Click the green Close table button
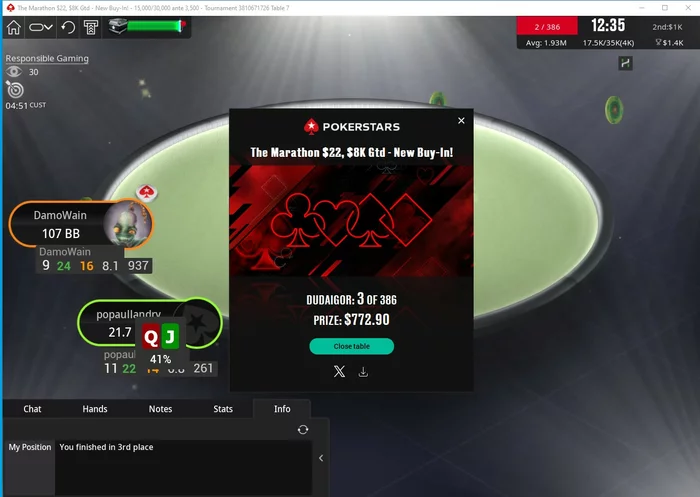The height and width of the screenshot is (497, 700). point(351,346)
